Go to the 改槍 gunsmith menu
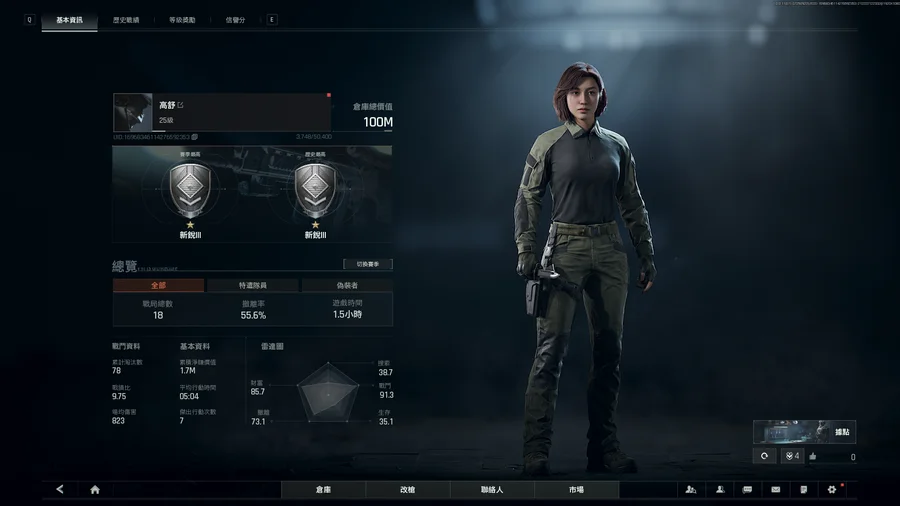The height and width of the screenshot is (506, 900). tap(407, 490)
